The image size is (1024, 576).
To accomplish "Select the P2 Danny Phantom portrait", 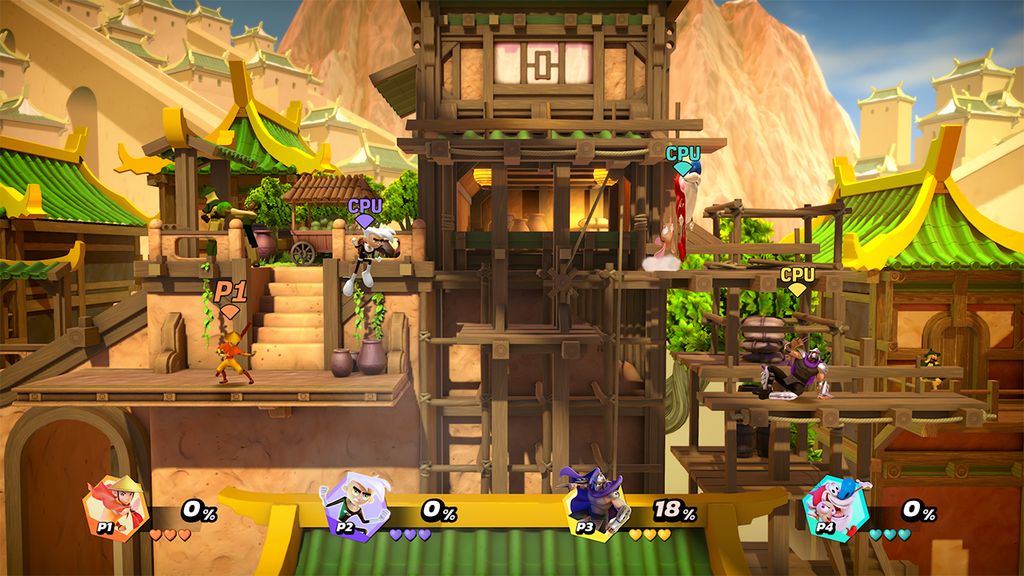I will 354,507.
